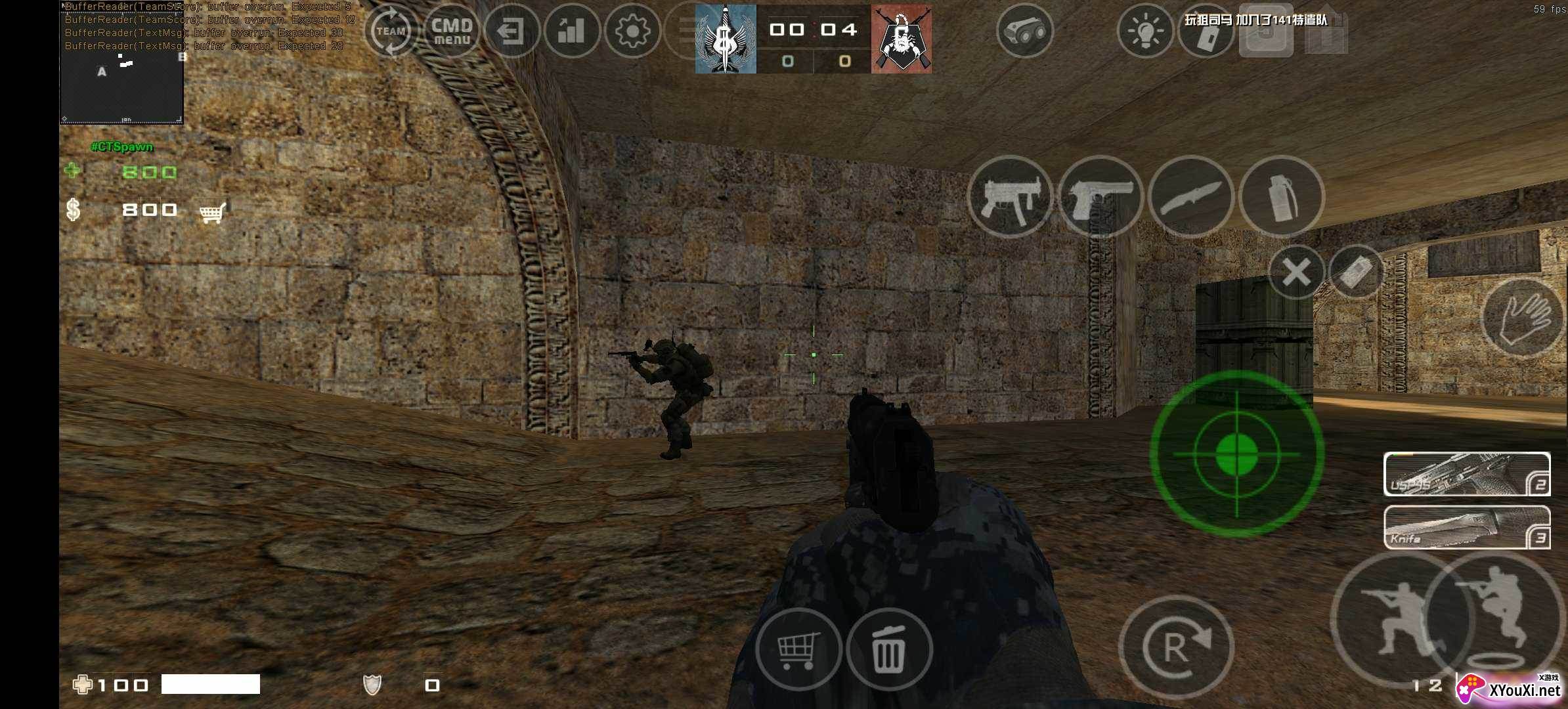Toggle the flashlight bulb button
Screen dimensions: 1568x709
pos(1145,31)
